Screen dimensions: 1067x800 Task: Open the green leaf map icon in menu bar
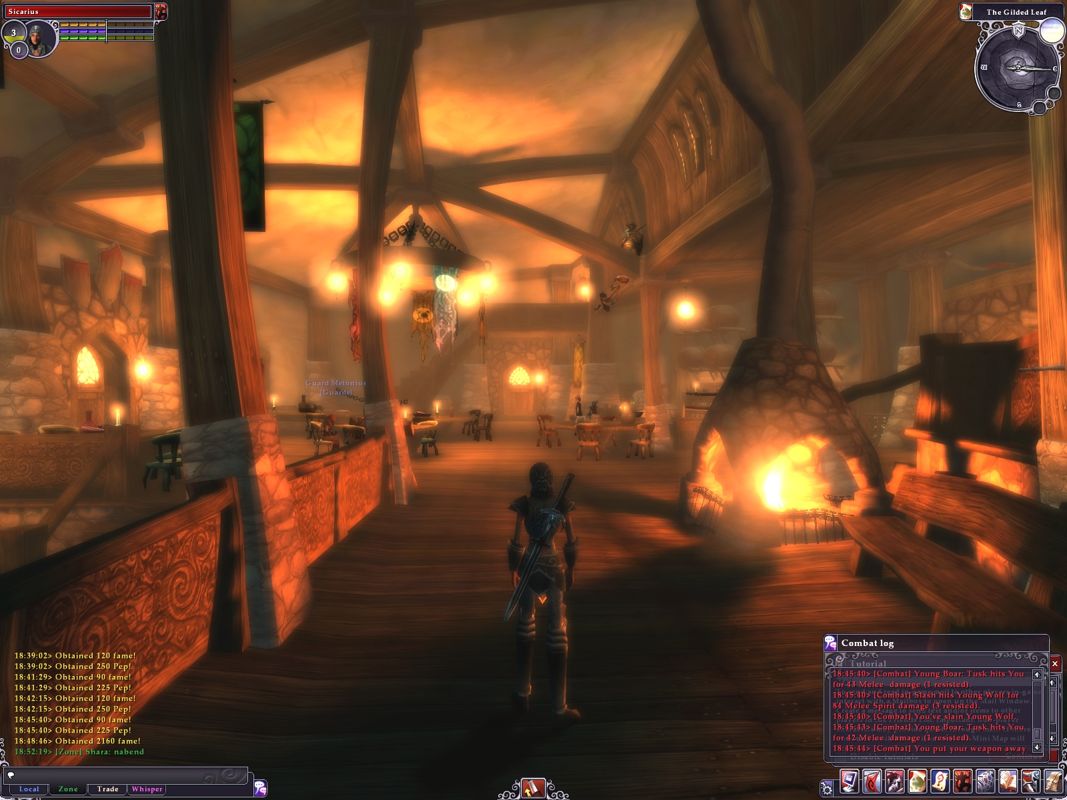[x=916, y=781]
